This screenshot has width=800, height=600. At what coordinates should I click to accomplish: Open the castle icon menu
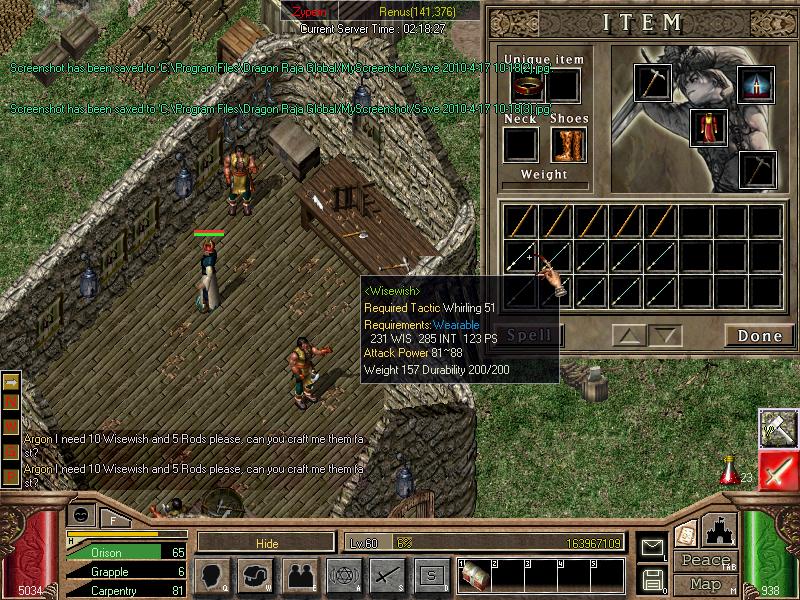tap(720, 528)
